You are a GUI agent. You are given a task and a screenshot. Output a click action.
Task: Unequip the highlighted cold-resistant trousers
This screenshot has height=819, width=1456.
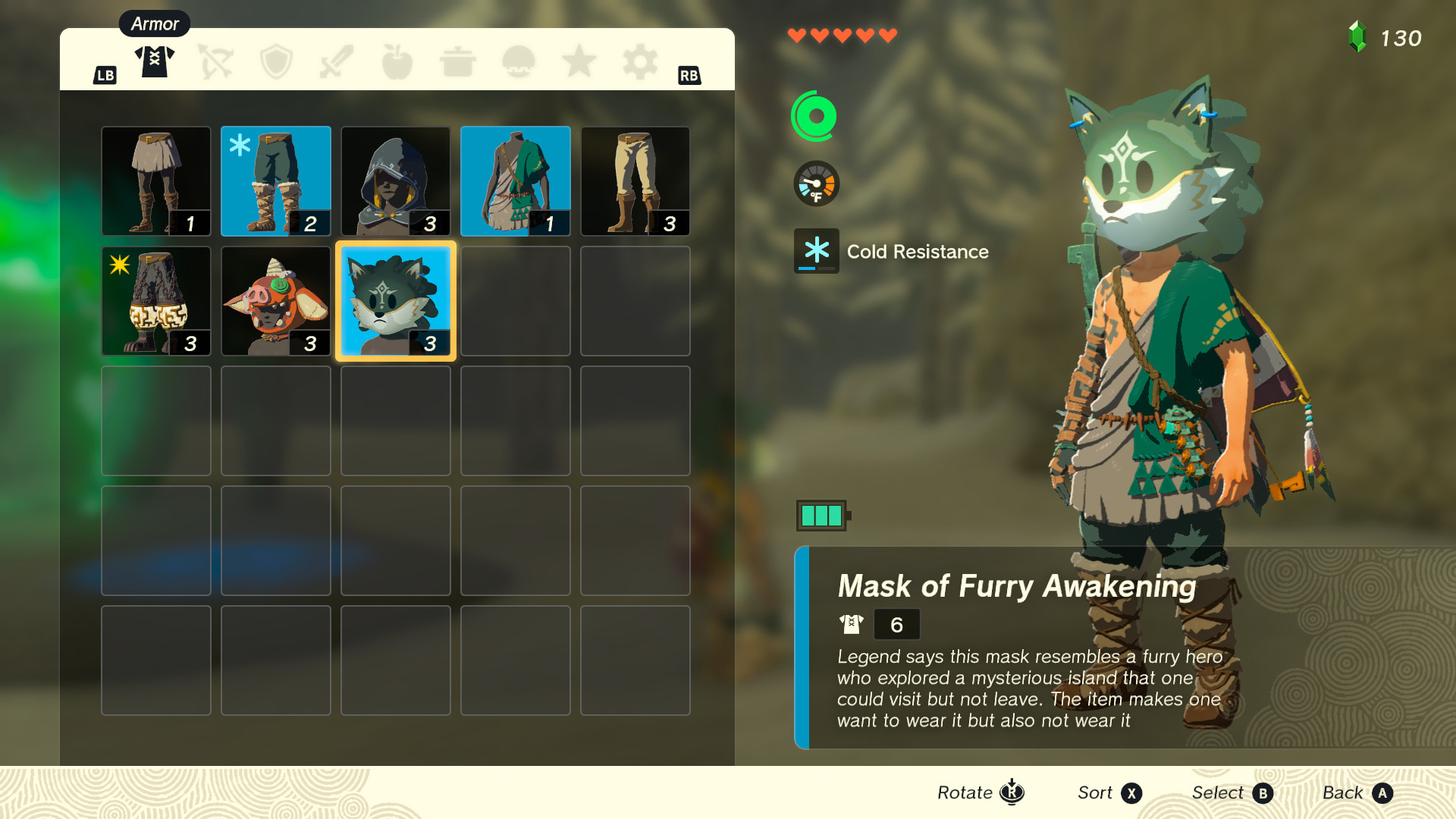pyautogui.click(x=275, y=180)
